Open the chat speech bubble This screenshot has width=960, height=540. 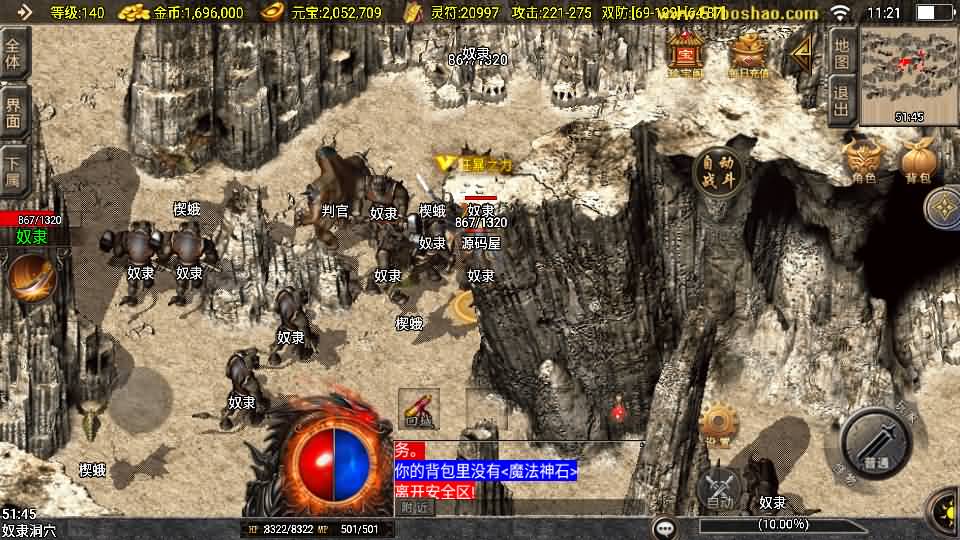point(663,527)
